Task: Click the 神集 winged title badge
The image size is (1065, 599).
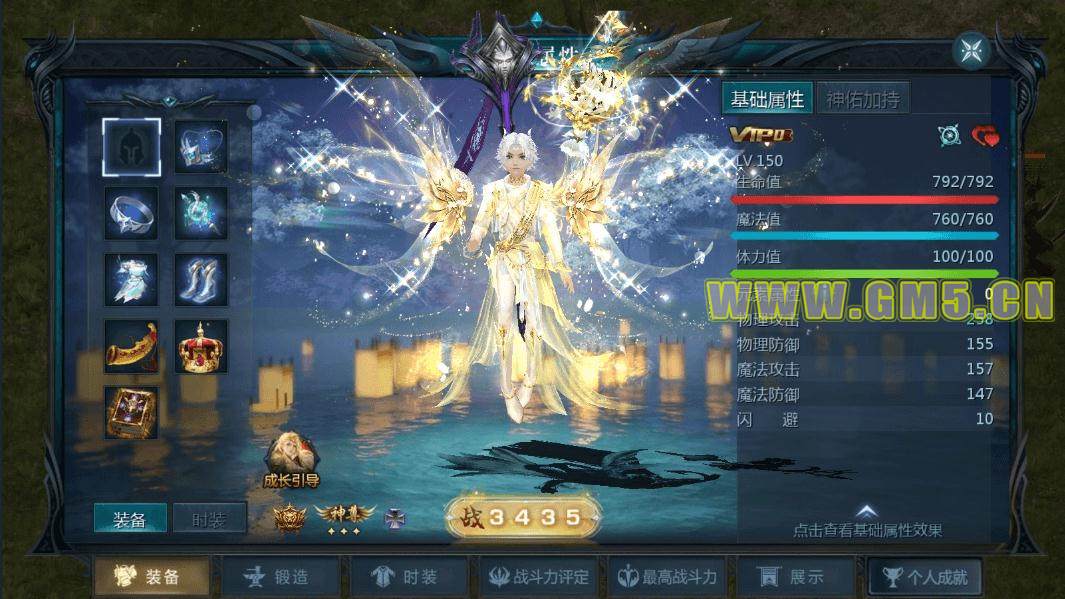Action: pyautogui.click(x=343, y=516)
